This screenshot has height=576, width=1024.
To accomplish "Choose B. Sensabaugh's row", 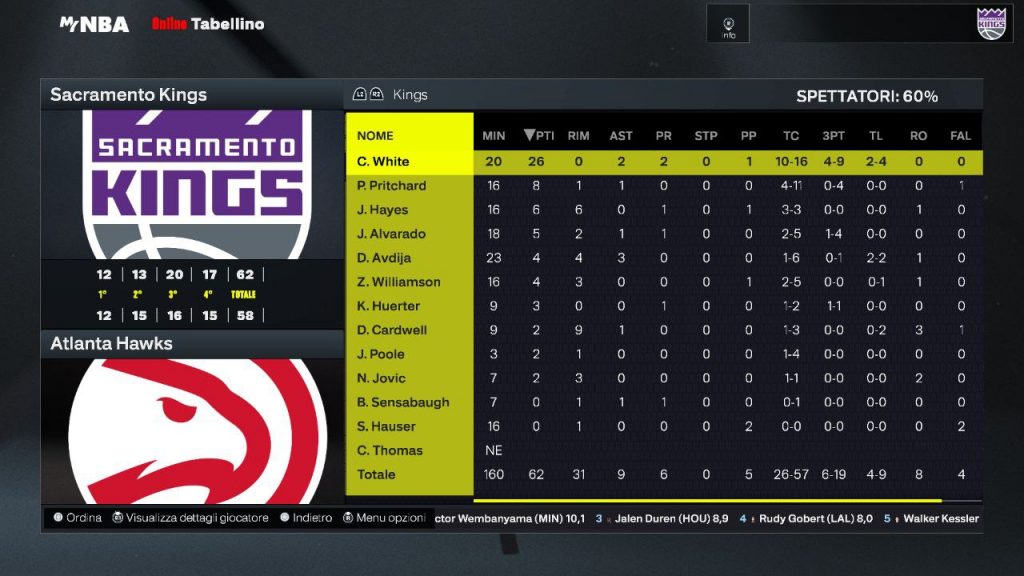I will [x=403, y=402].
